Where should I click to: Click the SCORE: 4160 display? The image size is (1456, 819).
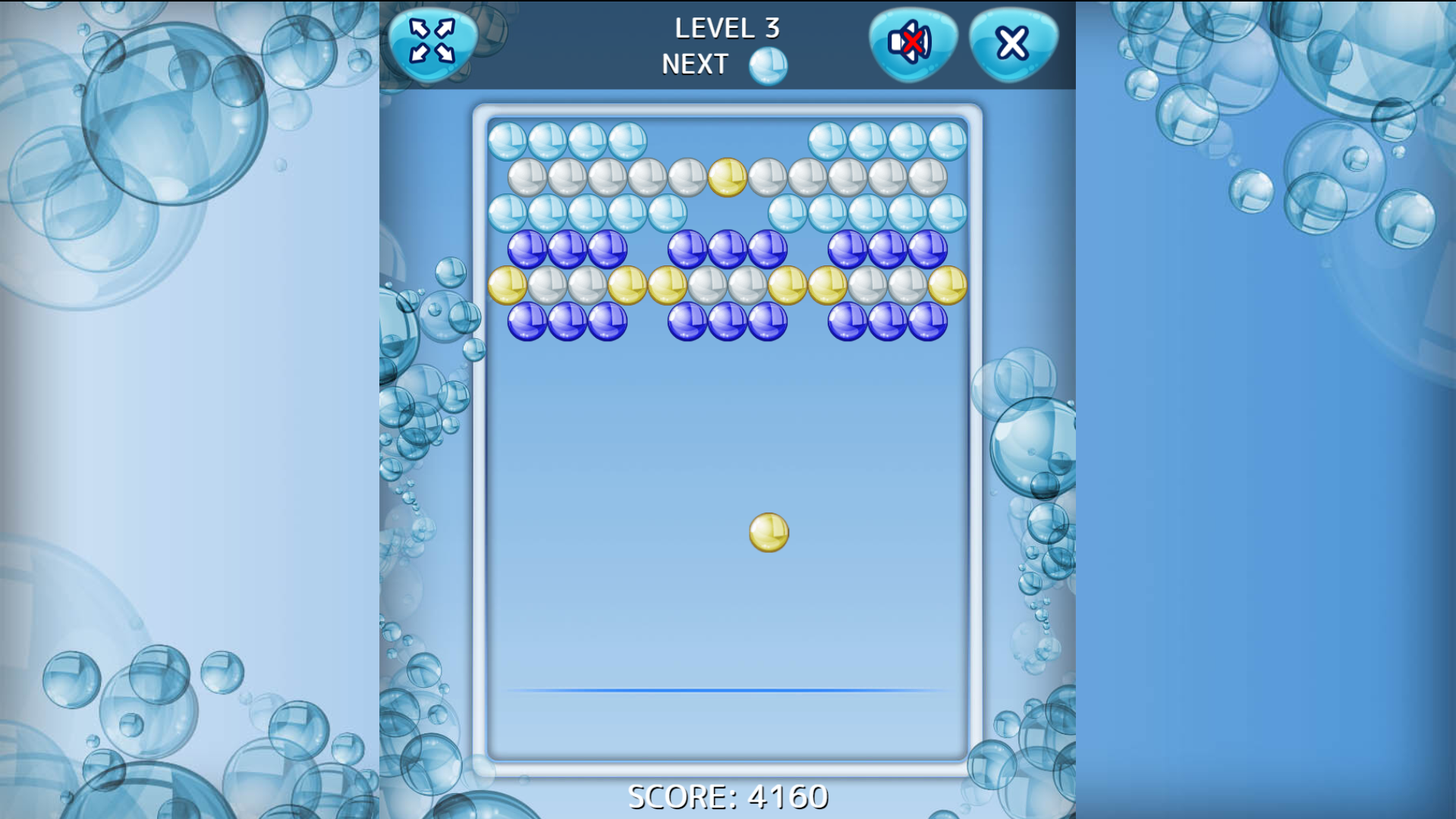pyautogui.click(x=728, y=796)
